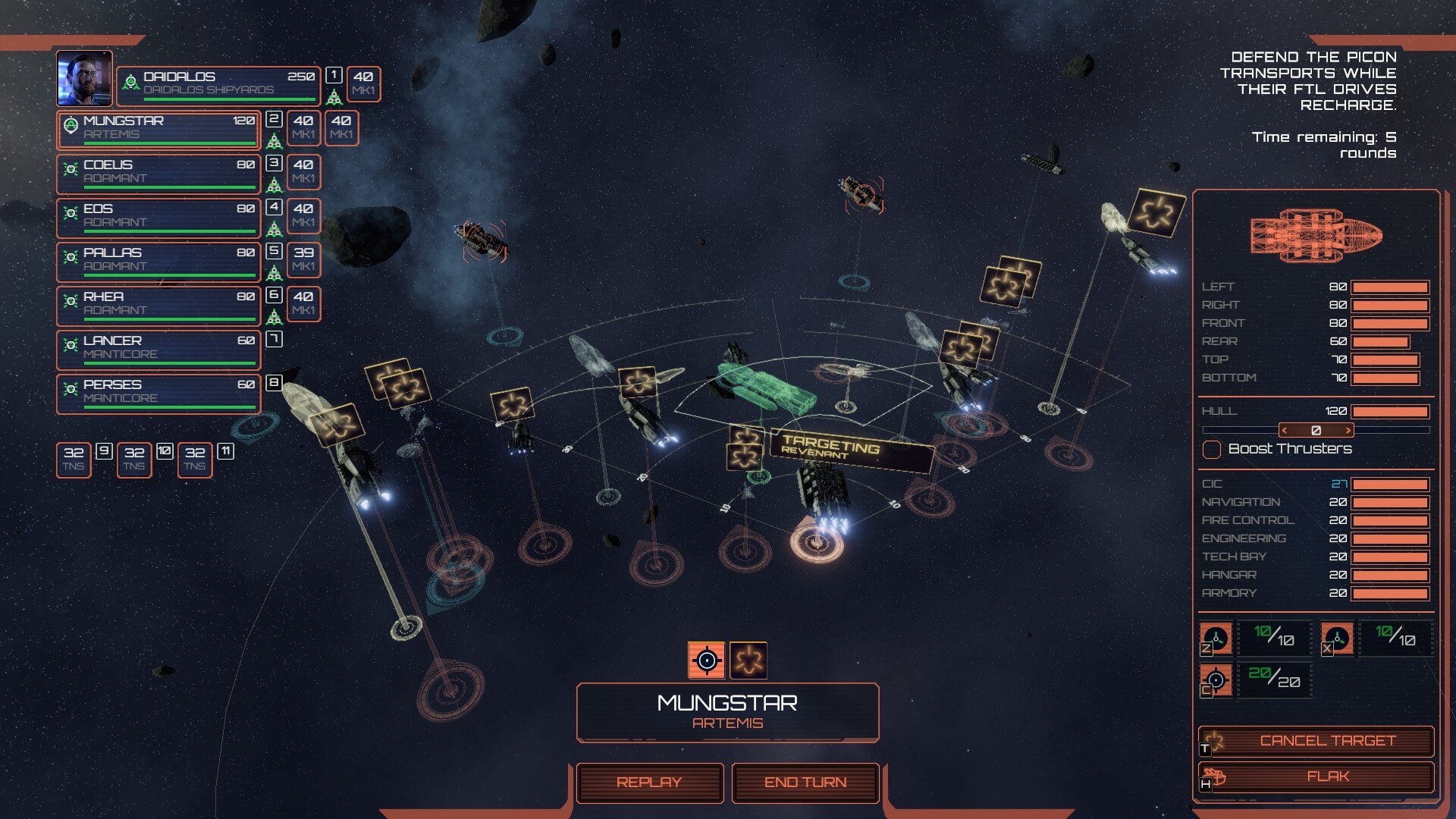Screen dimensions: 1456x819
Task: Click the End Turn button
Action: click(x=805, y=783)
